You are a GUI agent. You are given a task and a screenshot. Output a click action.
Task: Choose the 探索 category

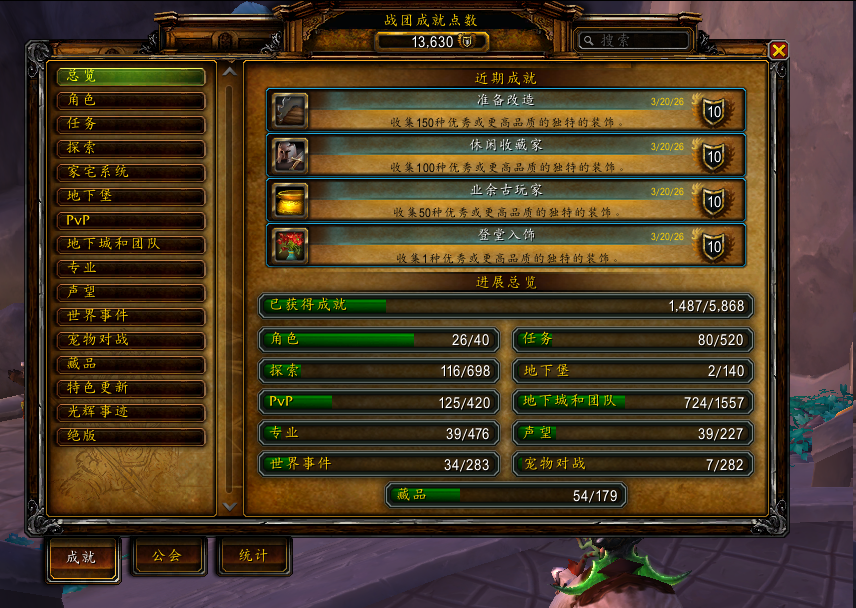point(130,148)
